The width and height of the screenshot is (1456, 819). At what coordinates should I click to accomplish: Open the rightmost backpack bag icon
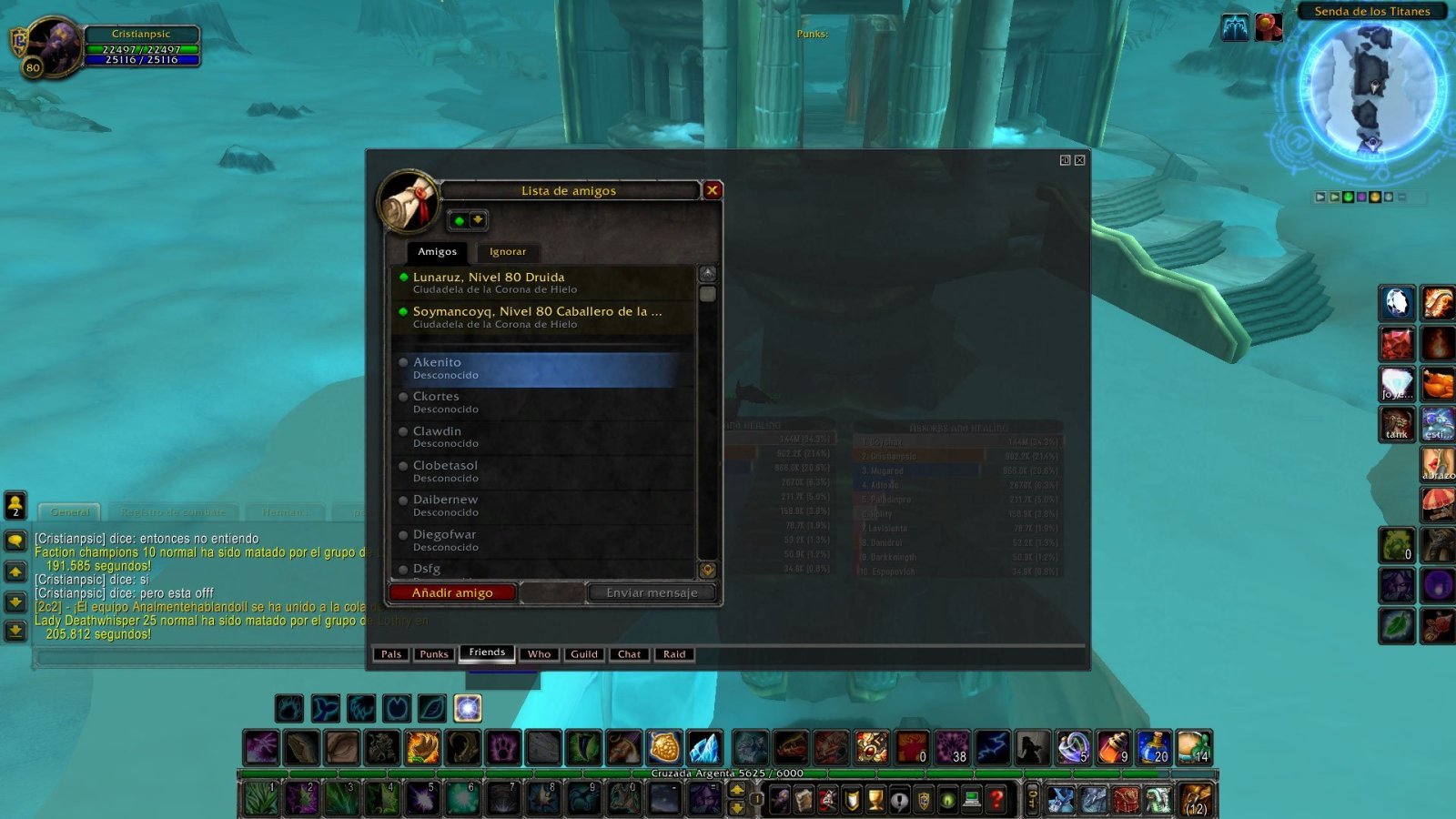click(x=1194, y=800)
